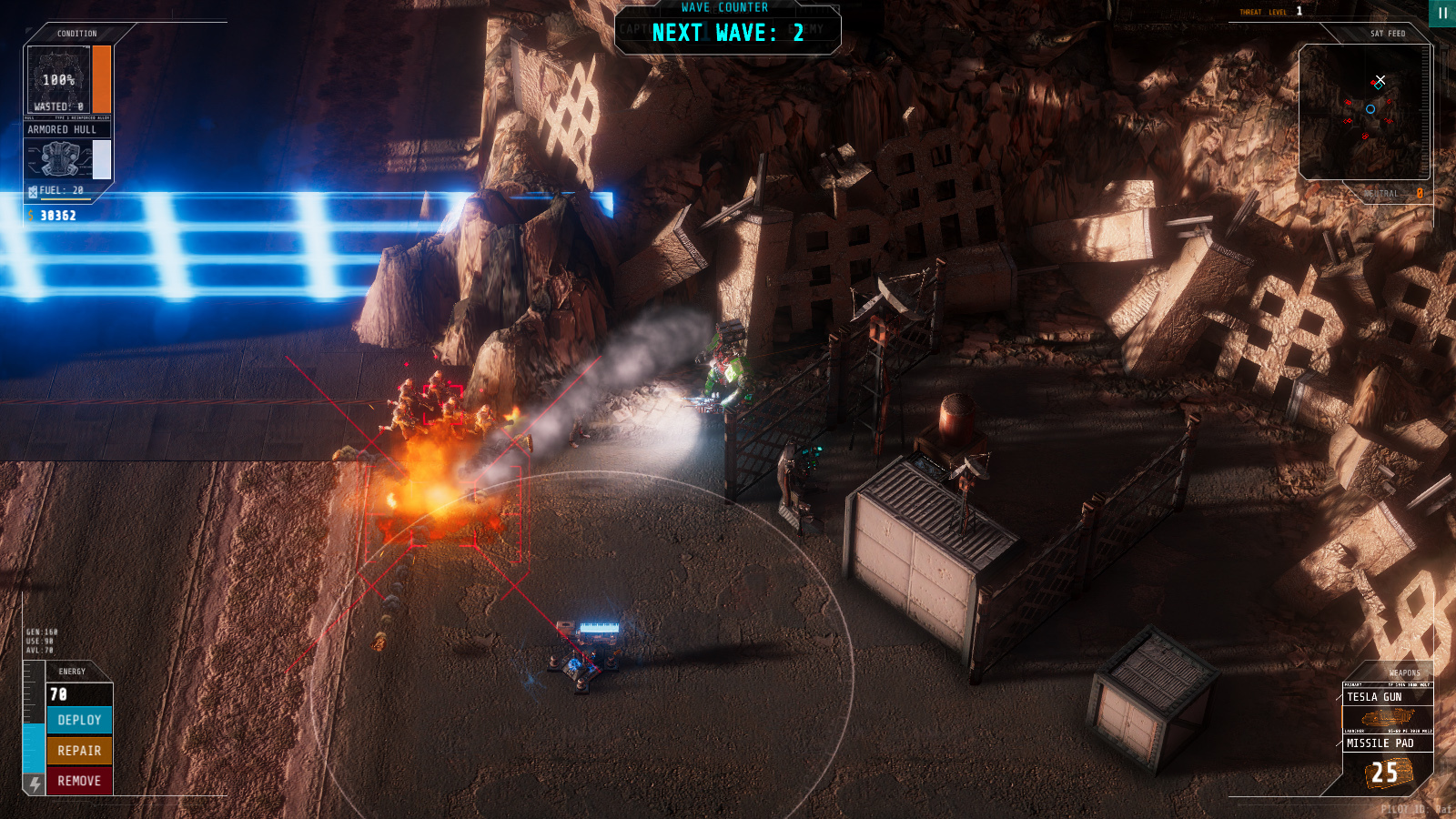Pause the game with the top-right button

coord(1442,13)
